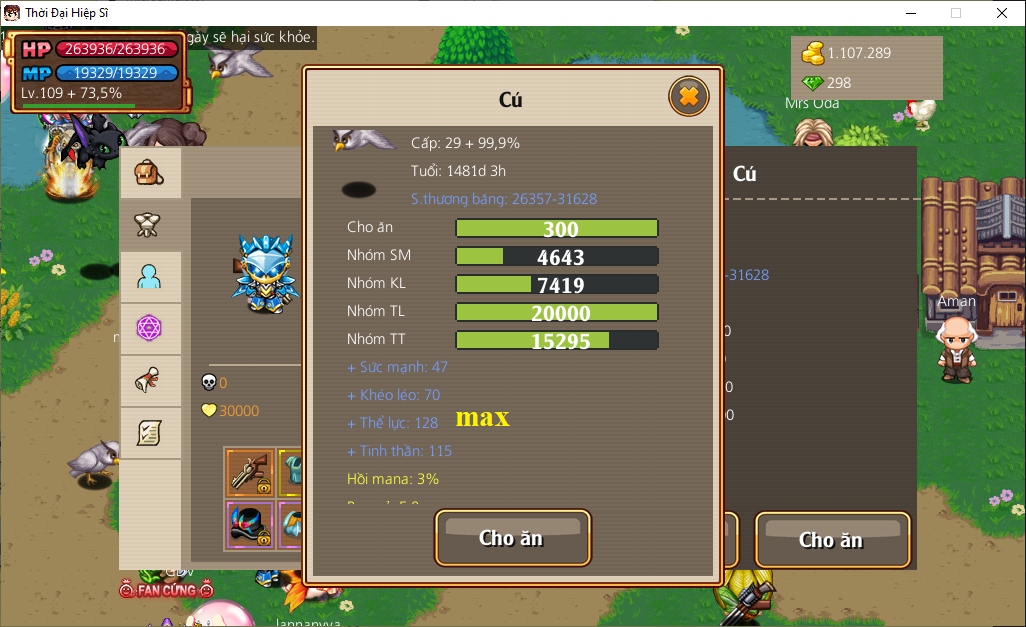Feed the pet with center Cho ăn button
The image size is (1026, 627).
coord(512,538)
